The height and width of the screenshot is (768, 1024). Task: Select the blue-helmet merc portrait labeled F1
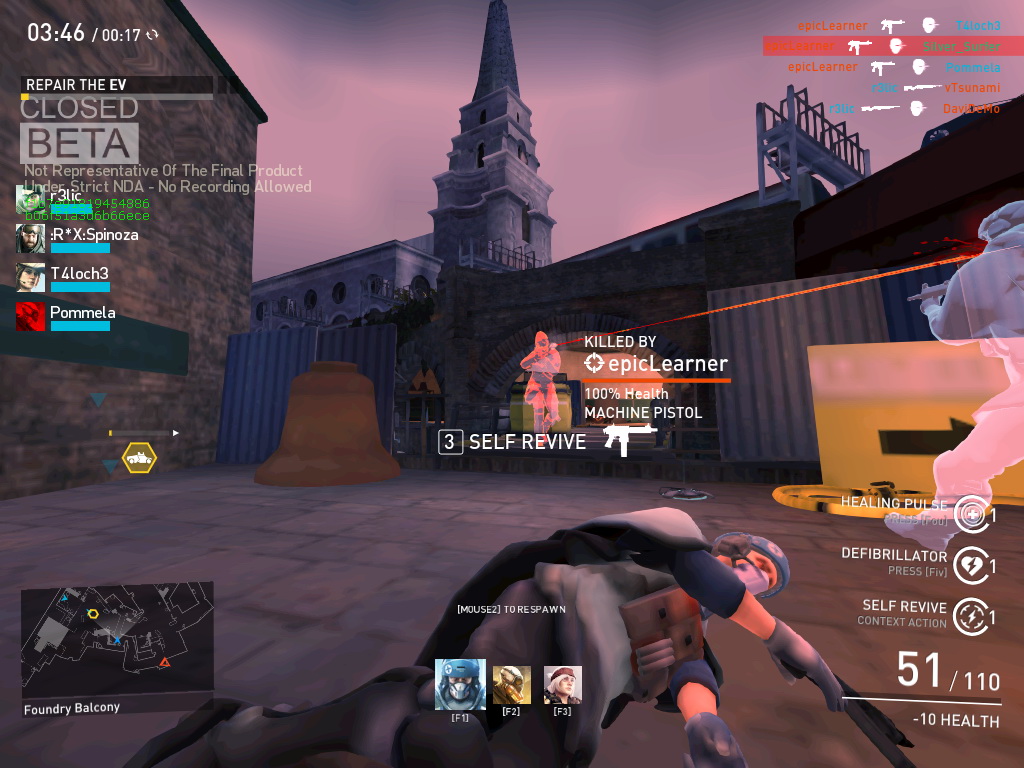(x=460, y=684)
